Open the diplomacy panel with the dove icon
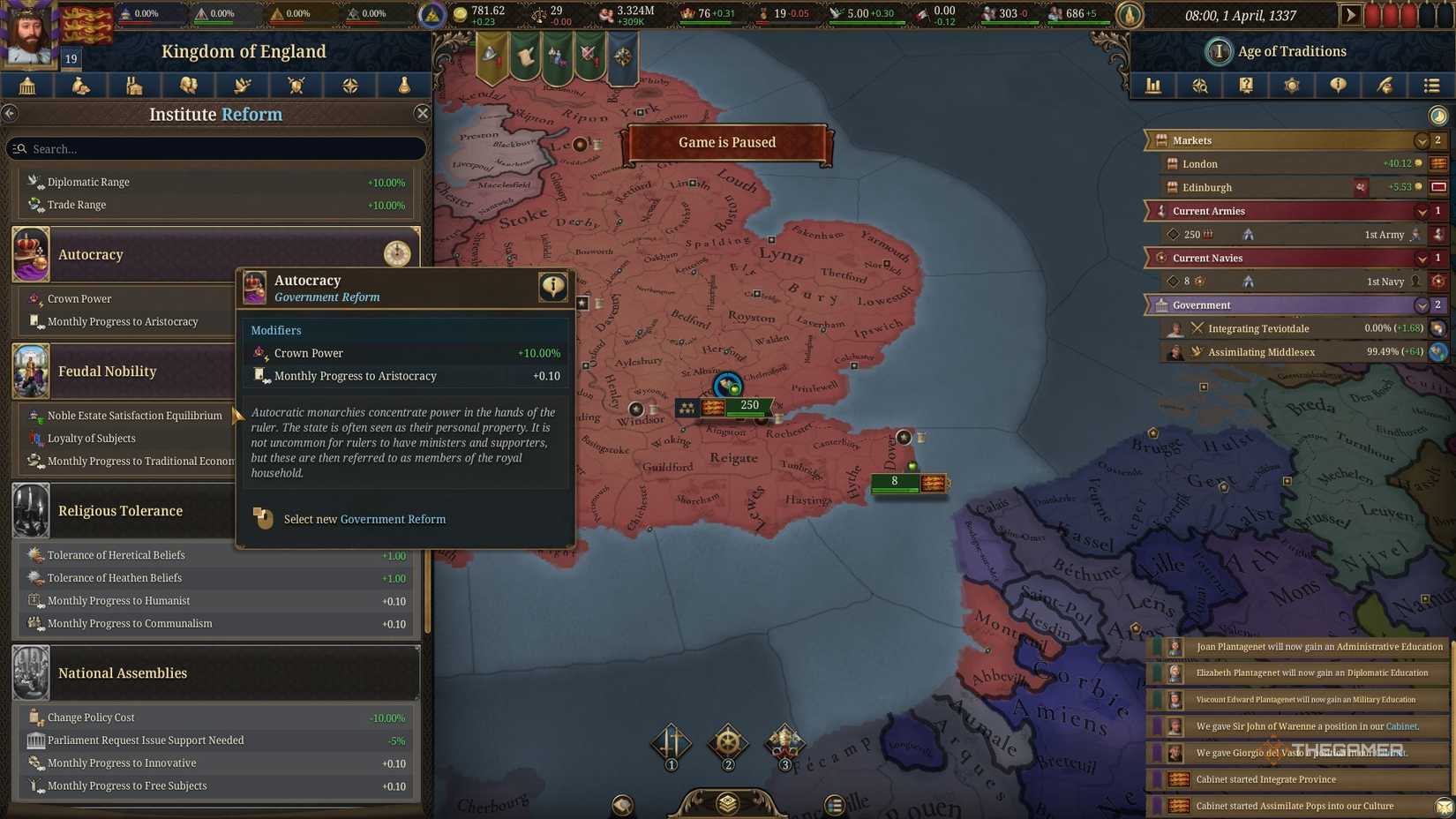Viewport: 1456px width, 819px height. 242,86
